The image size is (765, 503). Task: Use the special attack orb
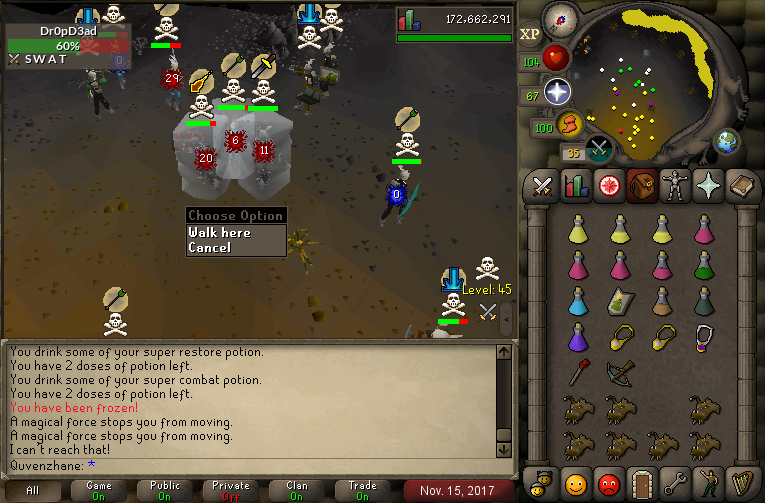click(600, 150)
